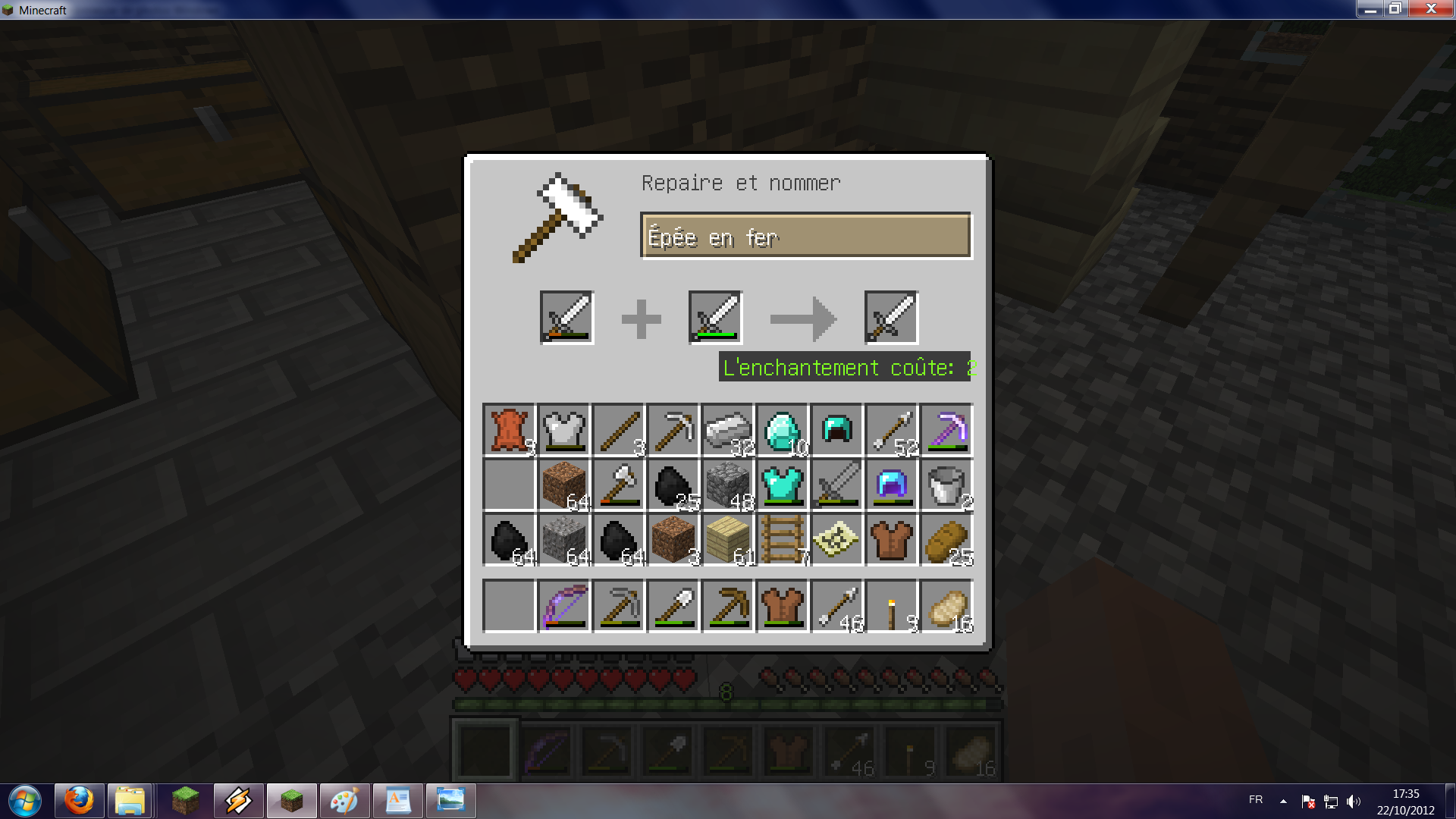Screen dimensions: 1456x819
Task: Select the diamond helmet in the inventory
Action: pyautogui.click(x=837, y=430)
